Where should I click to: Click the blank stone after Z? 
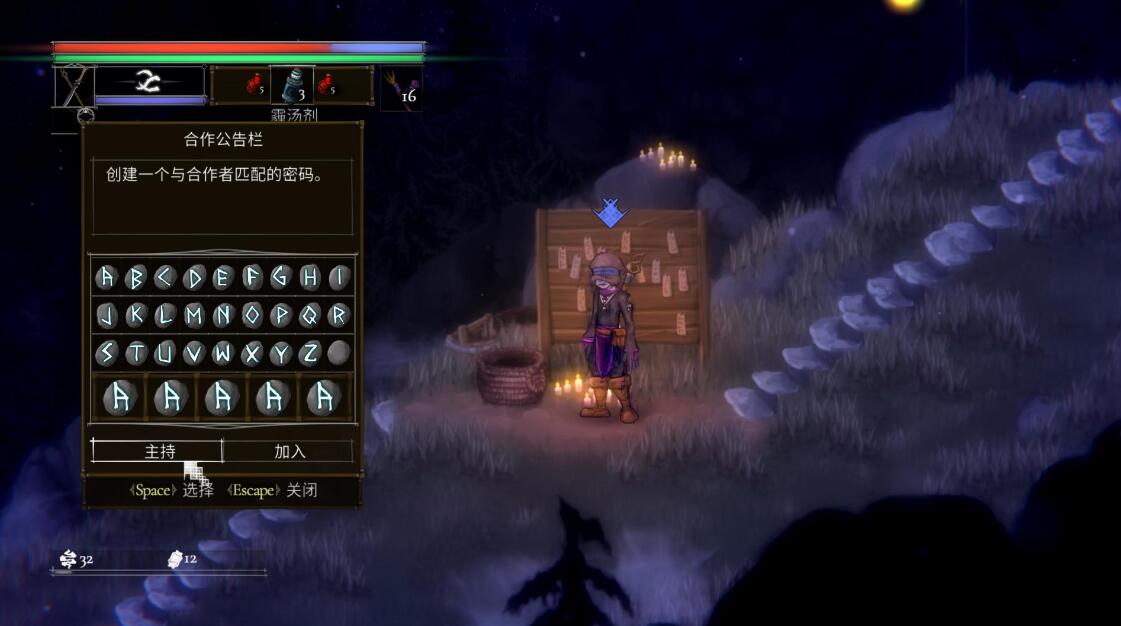click(339, 353)
